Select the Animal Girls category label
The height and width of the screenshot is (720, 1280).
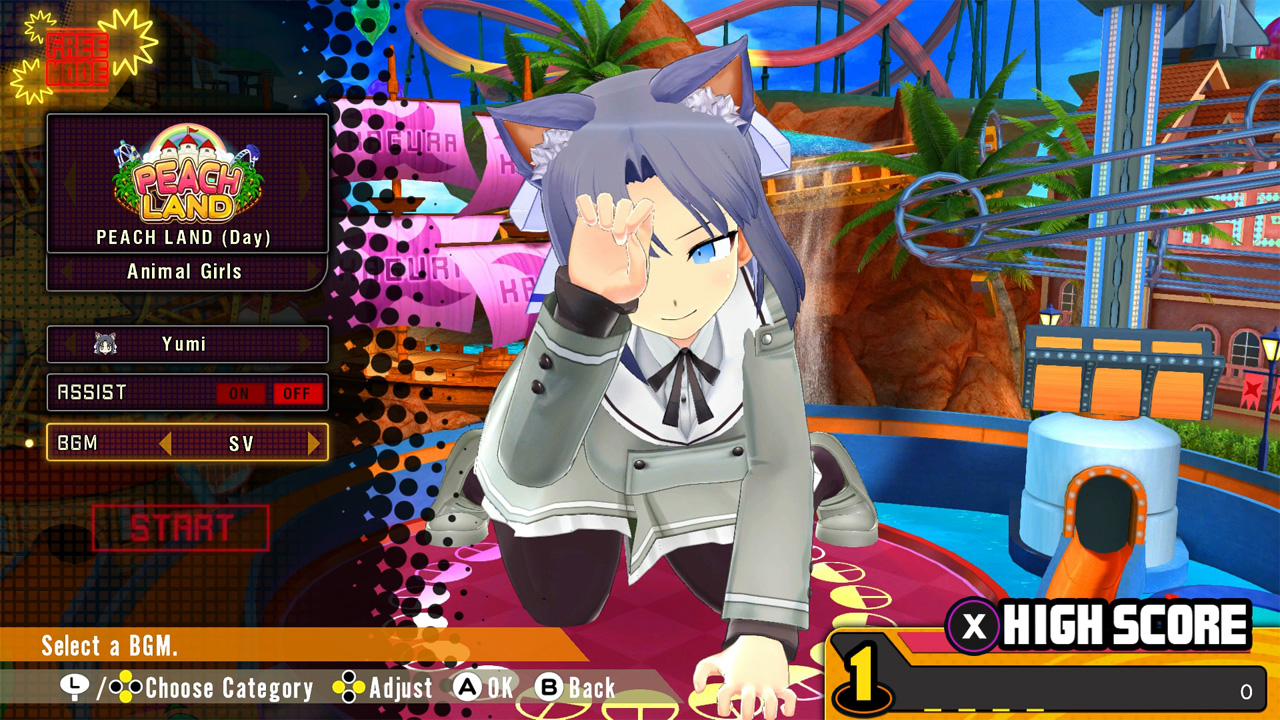(x=187, y=271)
